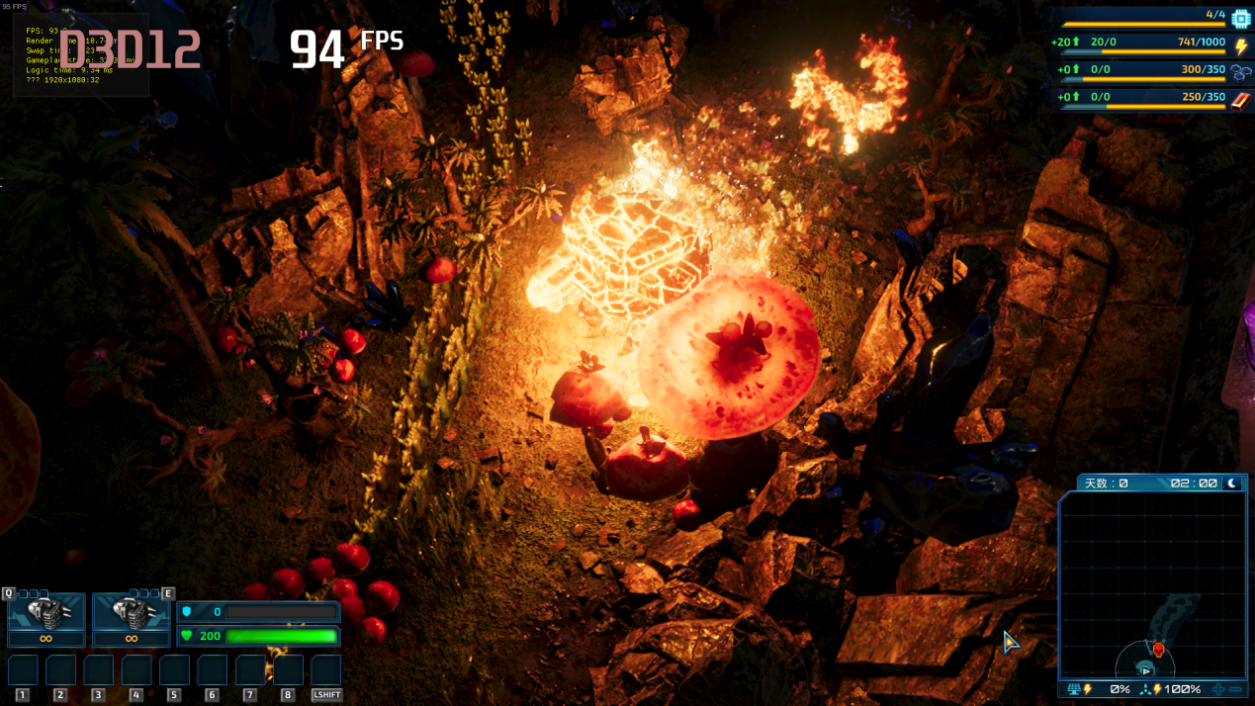This screenshot has height=706, width=1255.
Task: Click the blue hexagon carbonium resource icon
Action: point(1241,71)
